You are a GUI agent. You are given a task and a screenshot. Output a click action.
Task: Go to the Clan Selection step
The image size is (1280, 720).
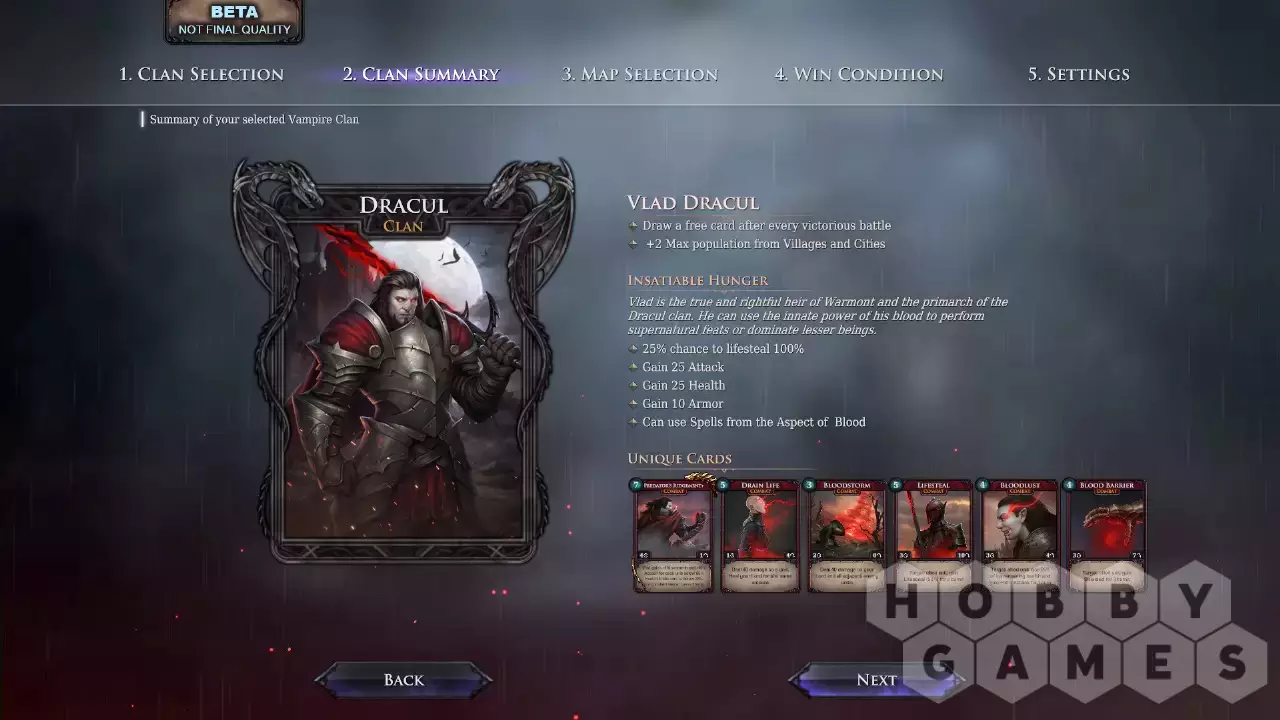click(201, 74)
